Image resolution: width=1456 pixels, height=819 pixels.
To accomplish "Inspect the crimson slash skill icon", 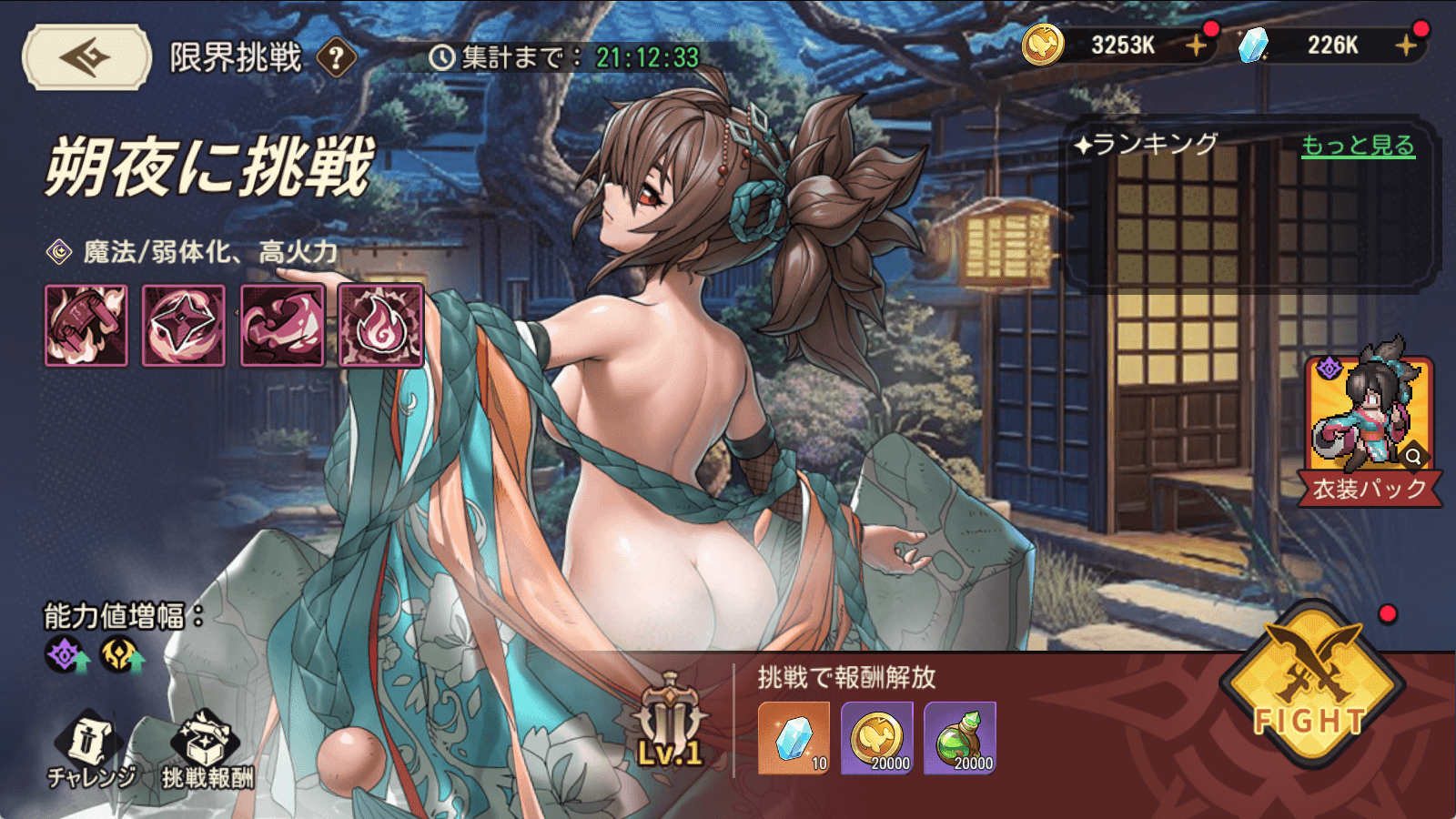I will [282, 325].
